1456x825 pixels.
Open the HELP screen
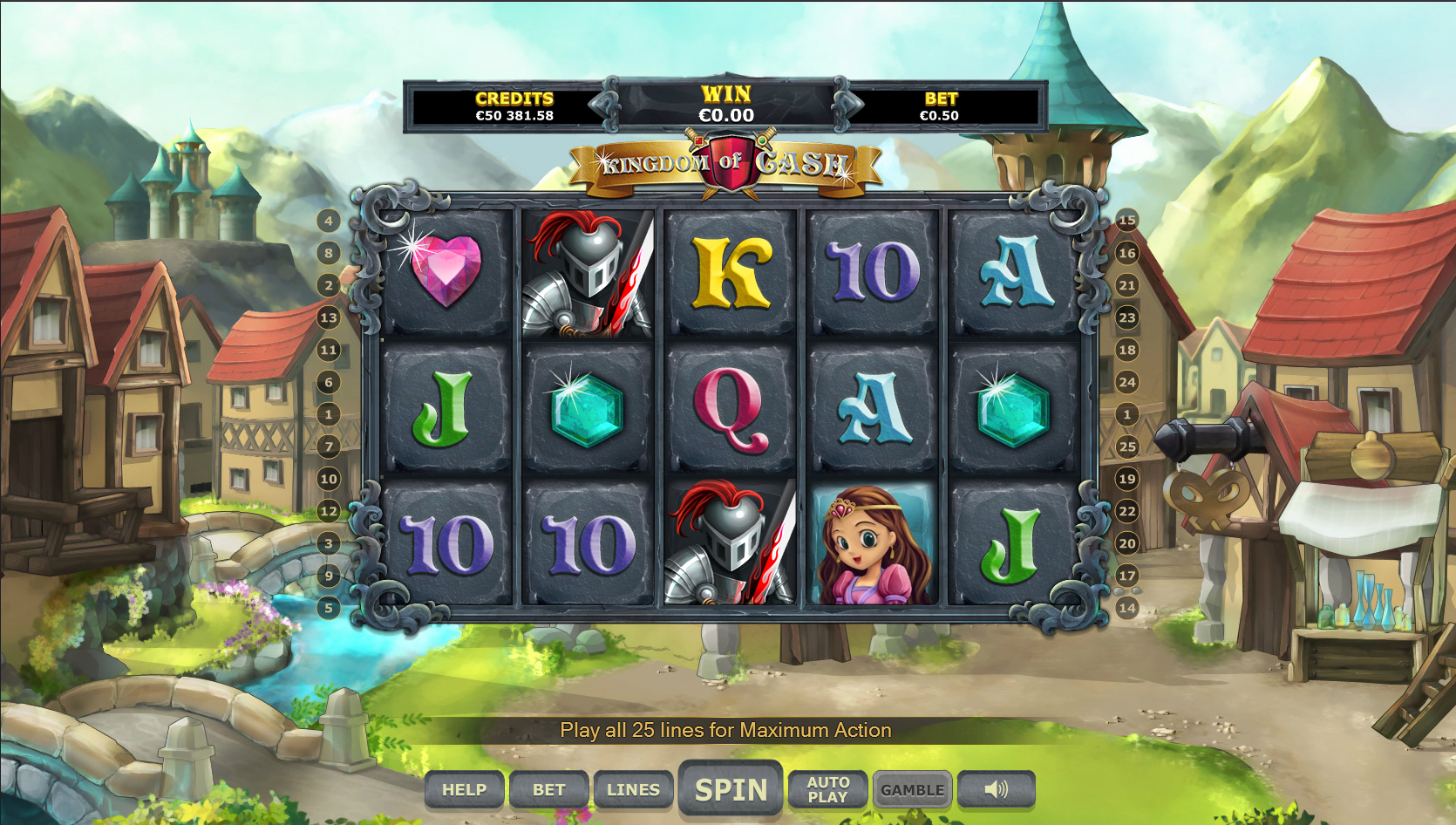(x=464, y=790)
